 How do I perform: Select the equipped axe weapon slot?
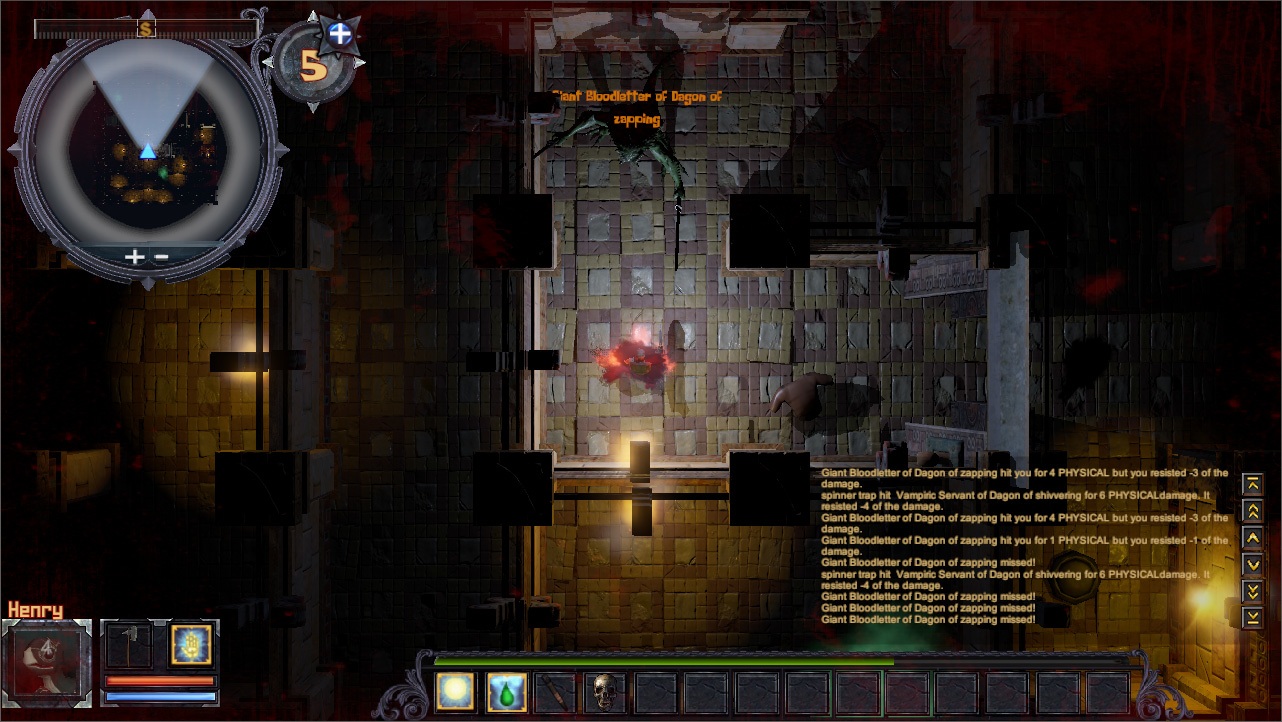pos(129,646)
